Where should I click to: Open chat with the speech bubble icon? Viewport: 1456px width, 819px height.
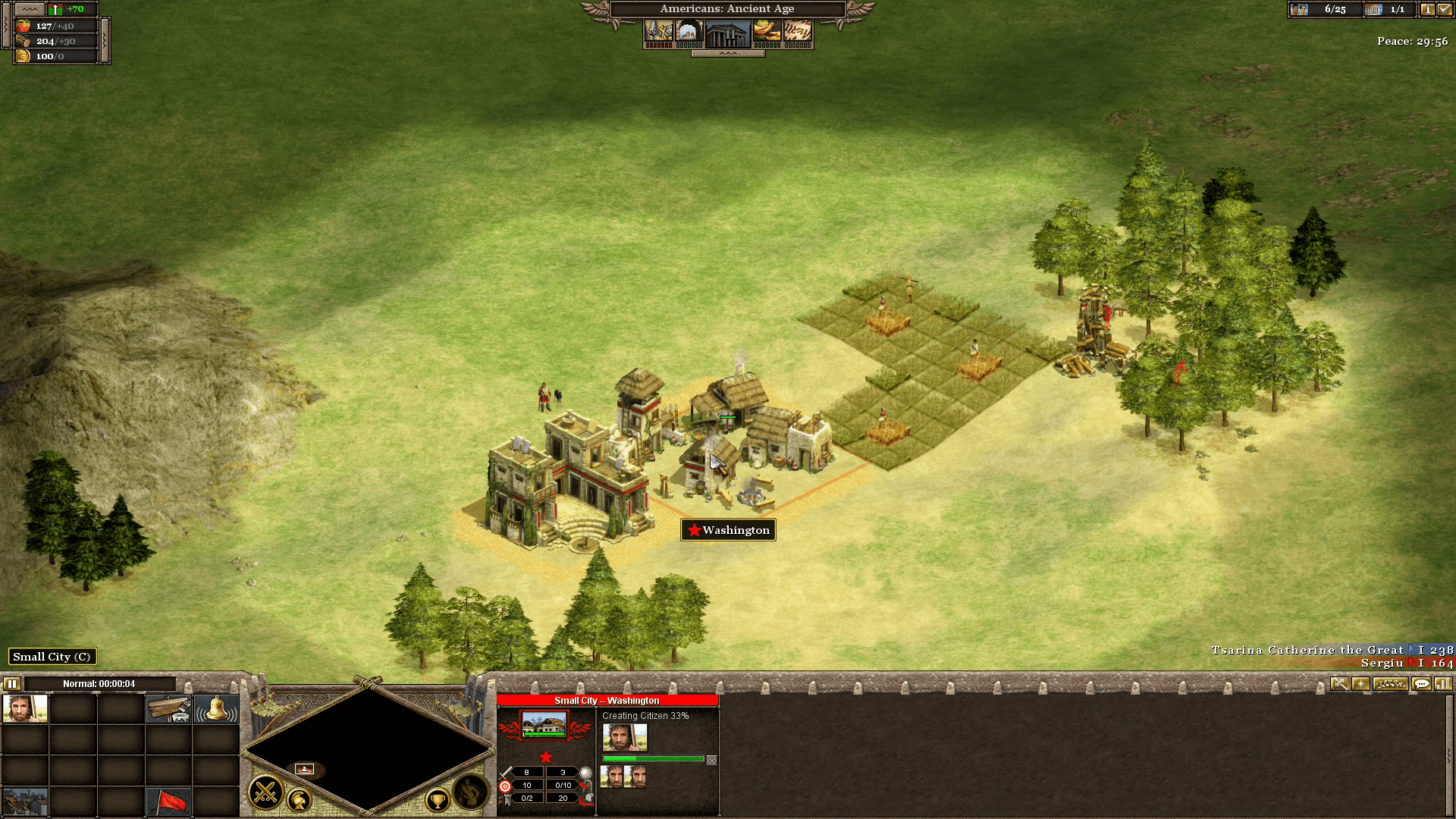(1421, 683)
